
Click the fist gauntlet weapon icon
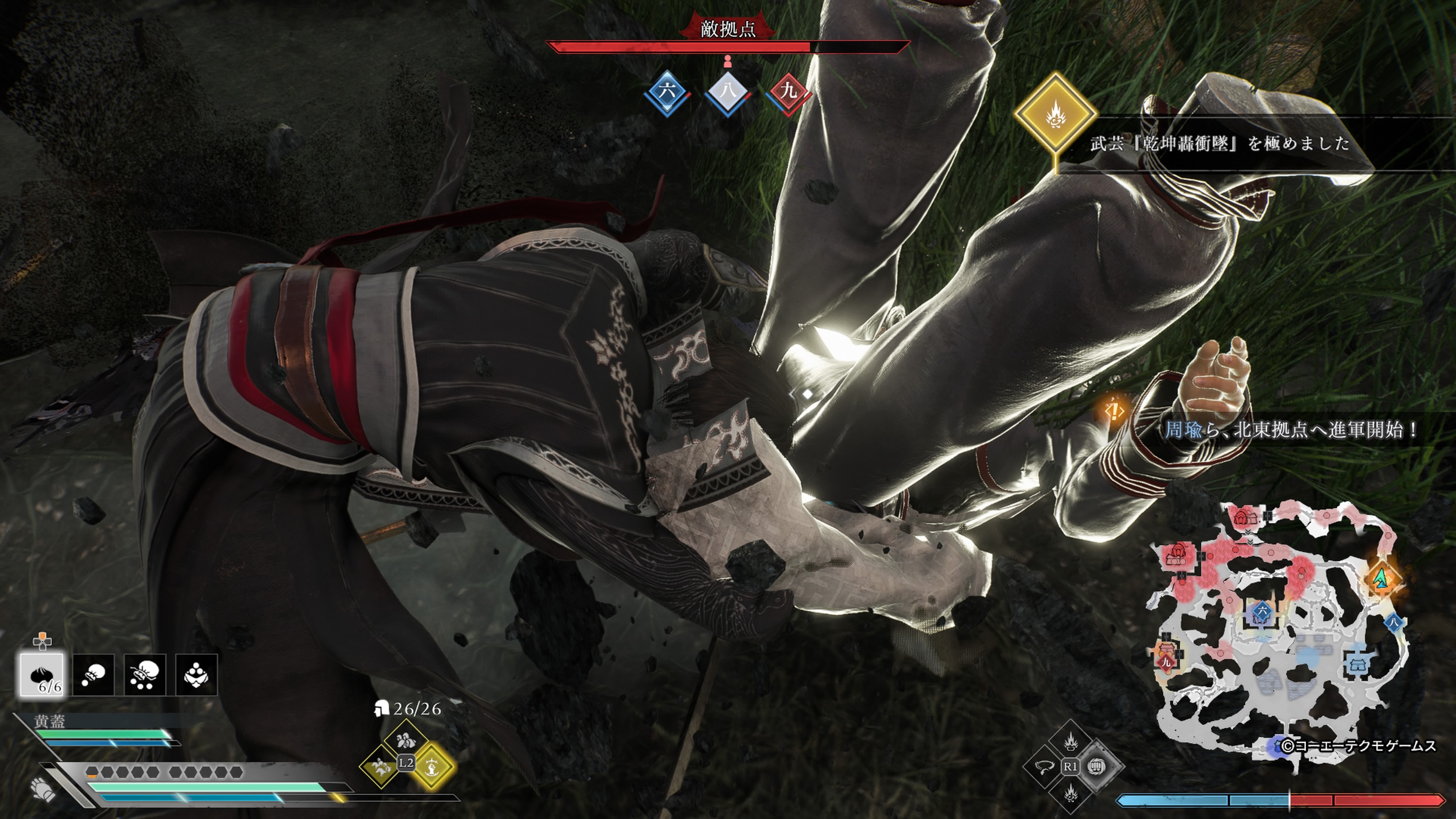(44, 789)
